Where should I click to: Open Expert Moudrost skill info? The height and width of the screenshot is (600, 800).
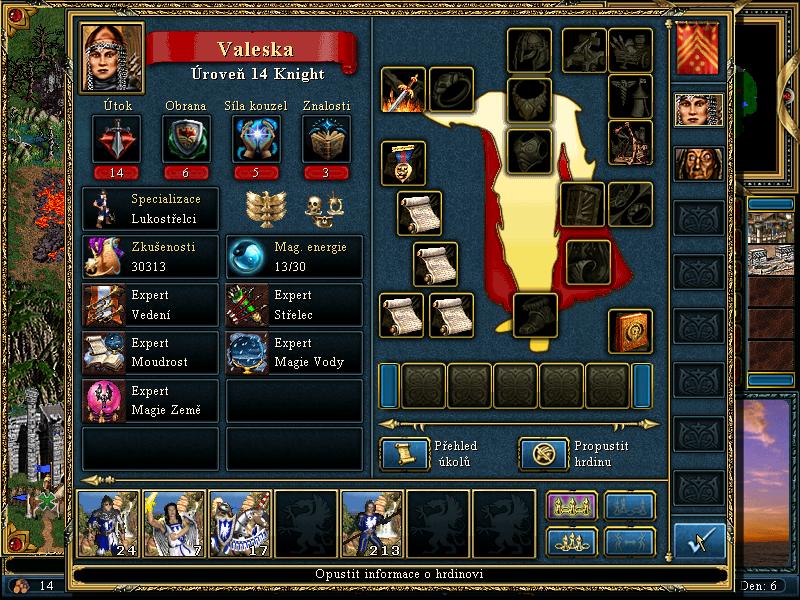150,352
